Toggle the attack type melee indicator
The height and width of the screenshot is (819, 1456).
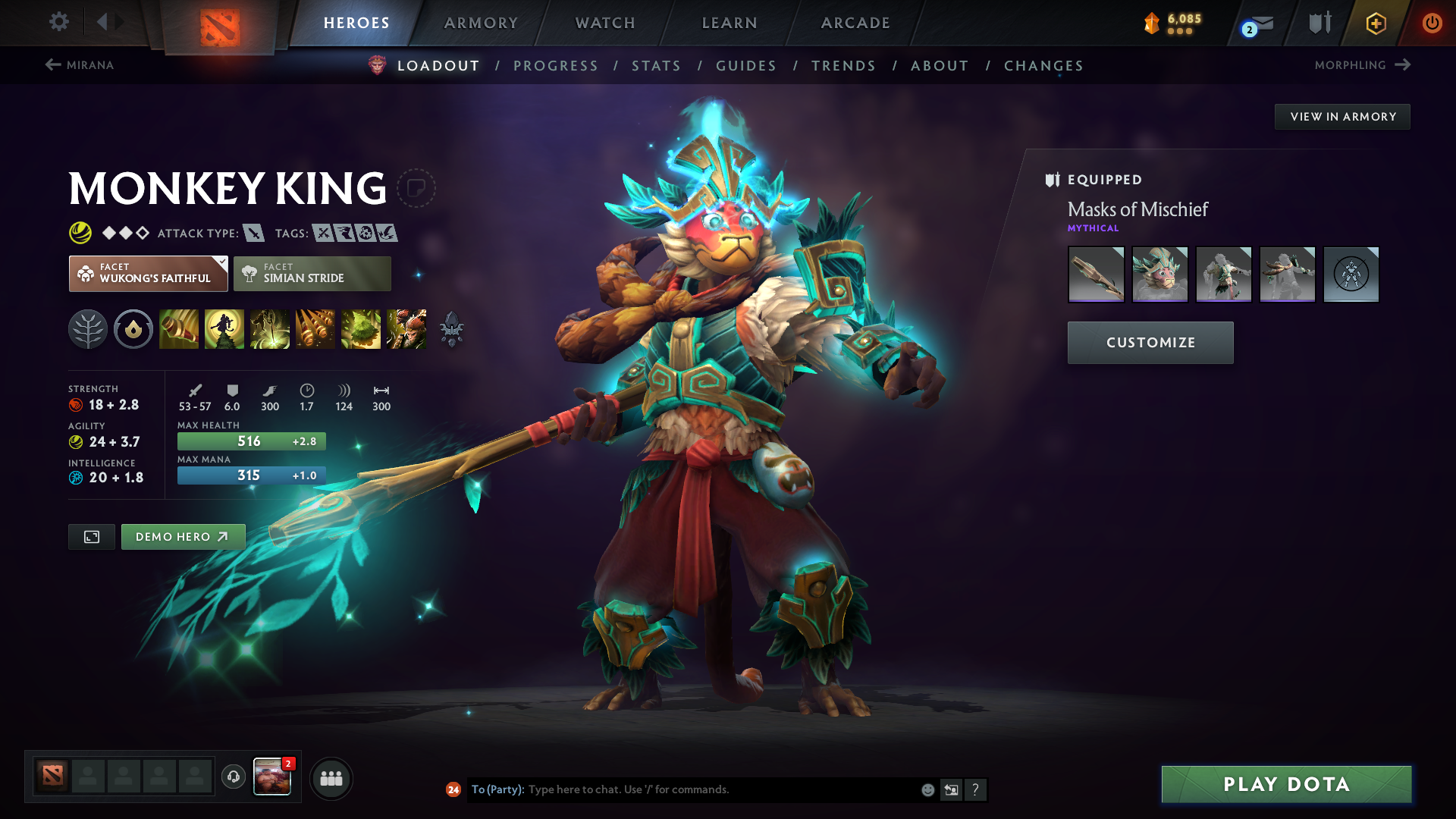point(253,233)
